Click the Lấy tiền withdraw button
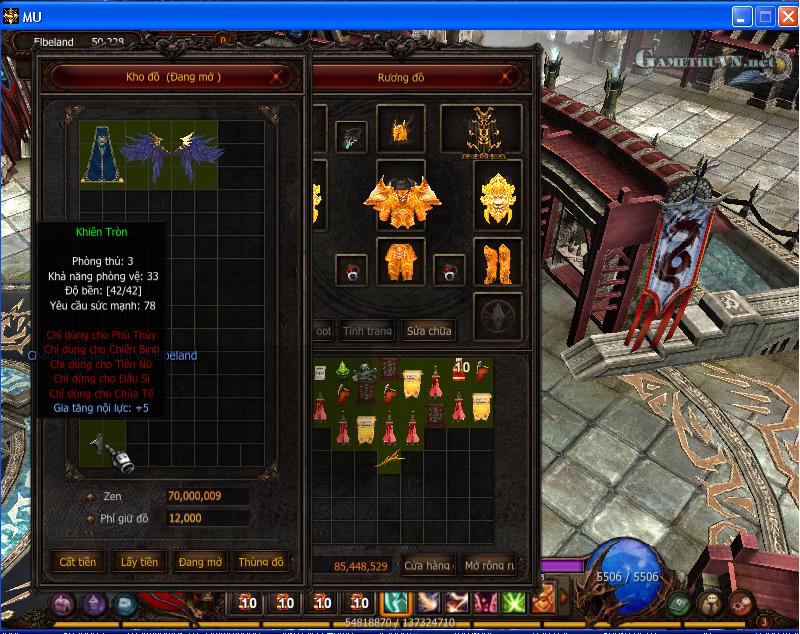 pos(138,562)
